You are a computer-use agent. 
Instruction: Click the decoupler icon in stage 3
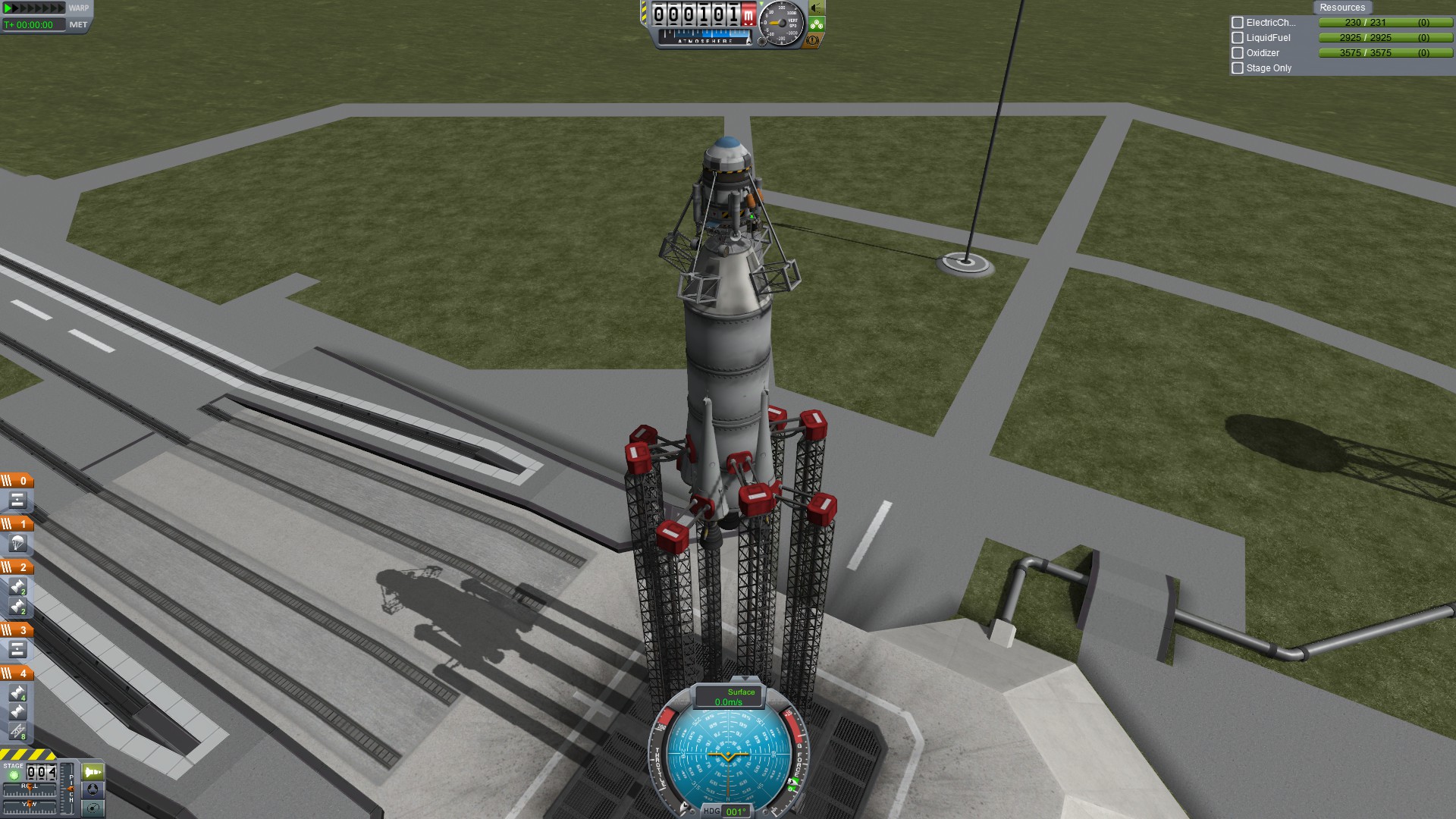(x=17, y=650)
